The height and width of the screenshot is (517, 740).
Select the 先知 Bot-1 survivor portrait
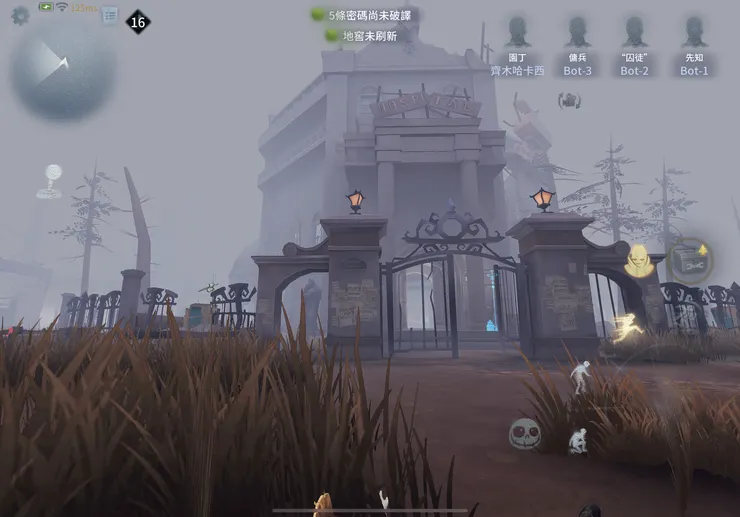click(x=694, y=33)
